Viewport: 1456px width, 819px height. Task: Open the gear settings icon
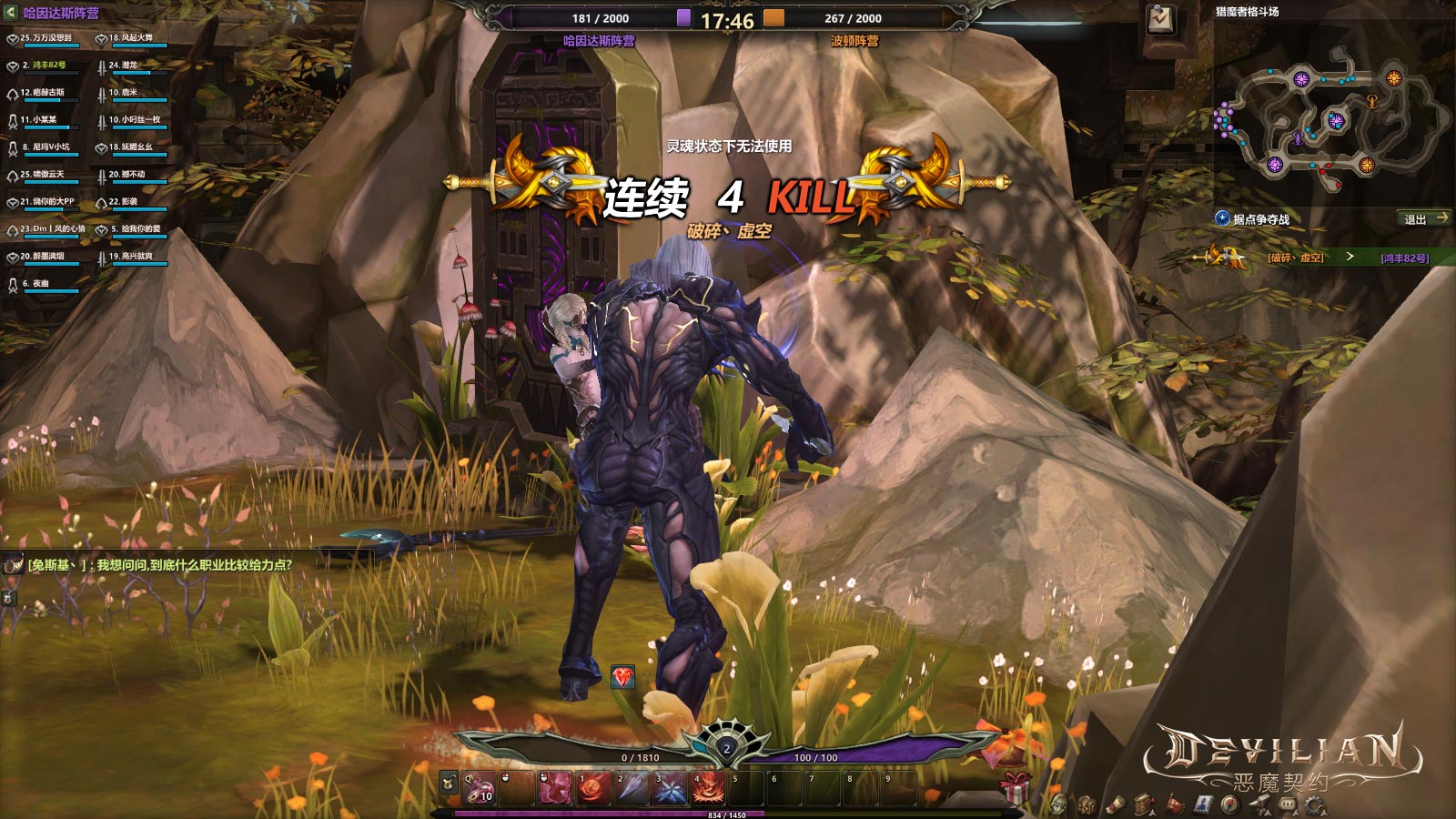pos(1313,805)
